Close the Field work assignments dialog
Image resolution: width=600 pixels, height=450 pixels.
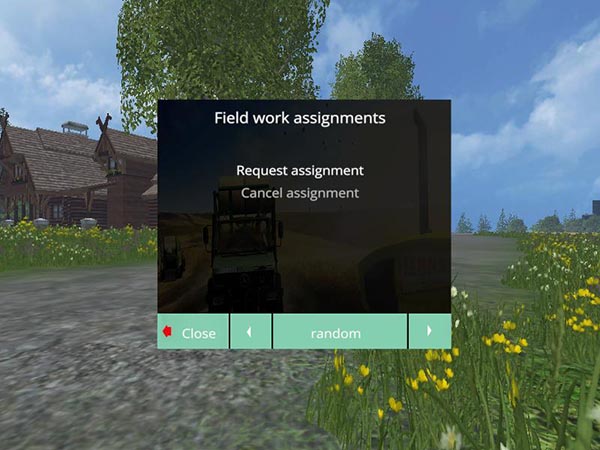tap(193, 332)
